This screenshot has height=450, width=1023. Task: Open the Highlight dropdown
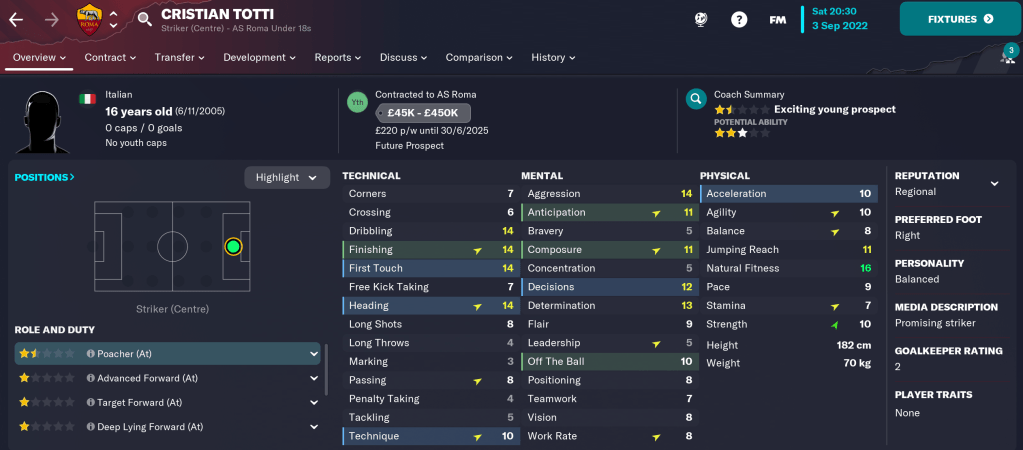[x=287, y=178]
